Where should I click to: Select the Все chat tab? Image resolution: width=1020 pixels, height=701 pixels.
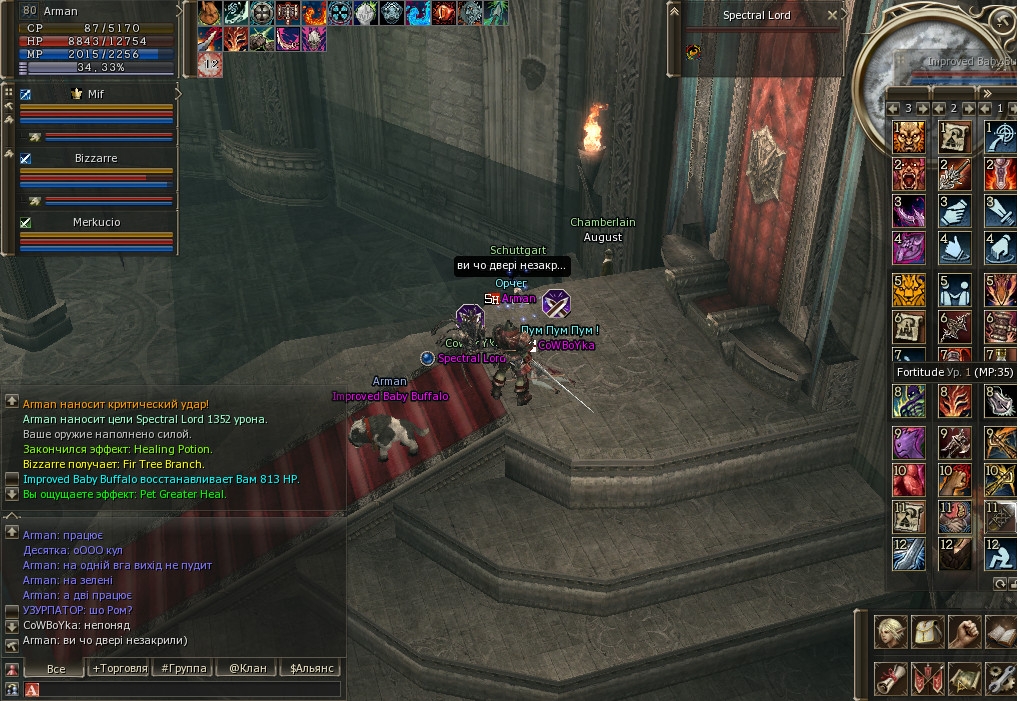(x=56, y=668)
